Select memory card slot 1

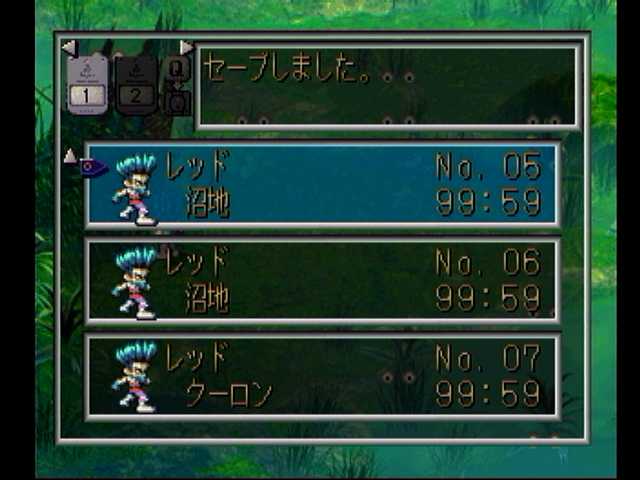pyautogui.click(x=86, y=82)
